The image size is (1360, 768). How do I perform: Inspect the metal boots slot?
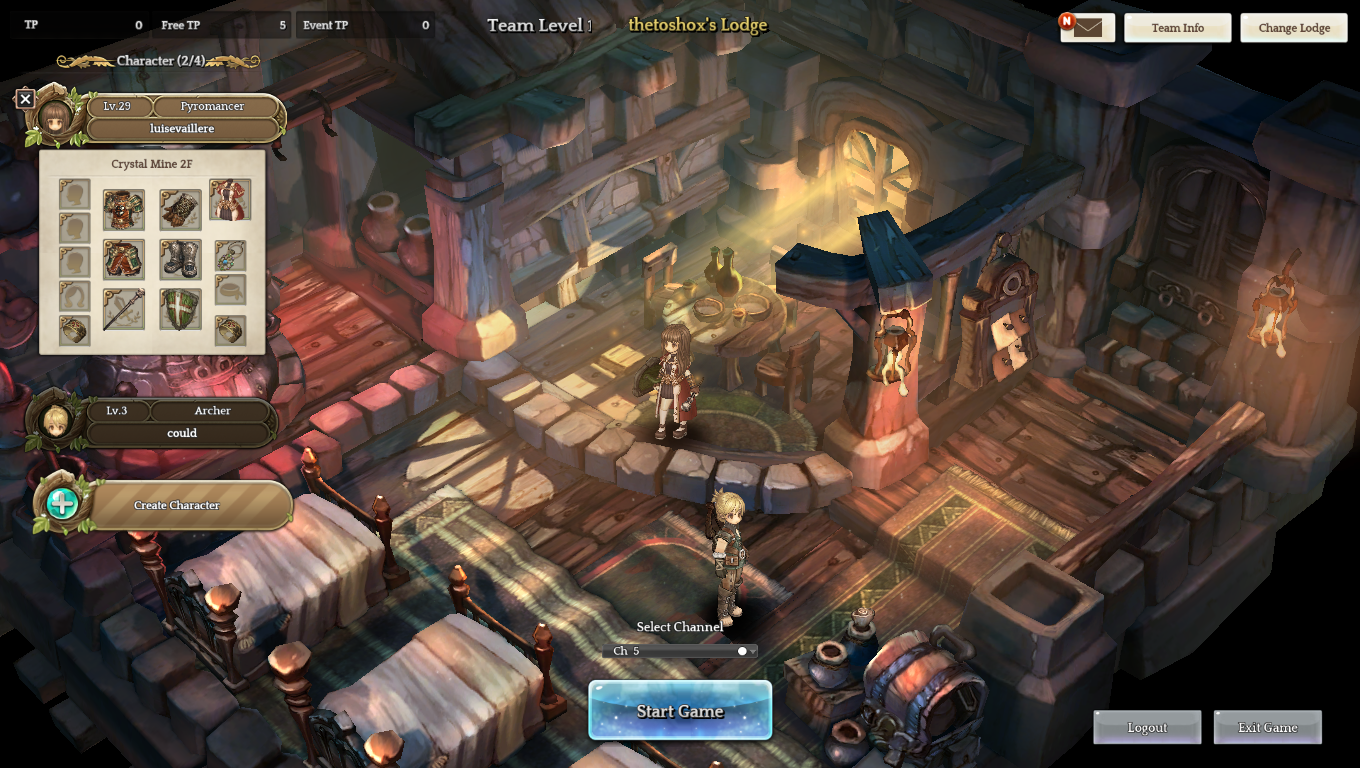click(180, 260)
